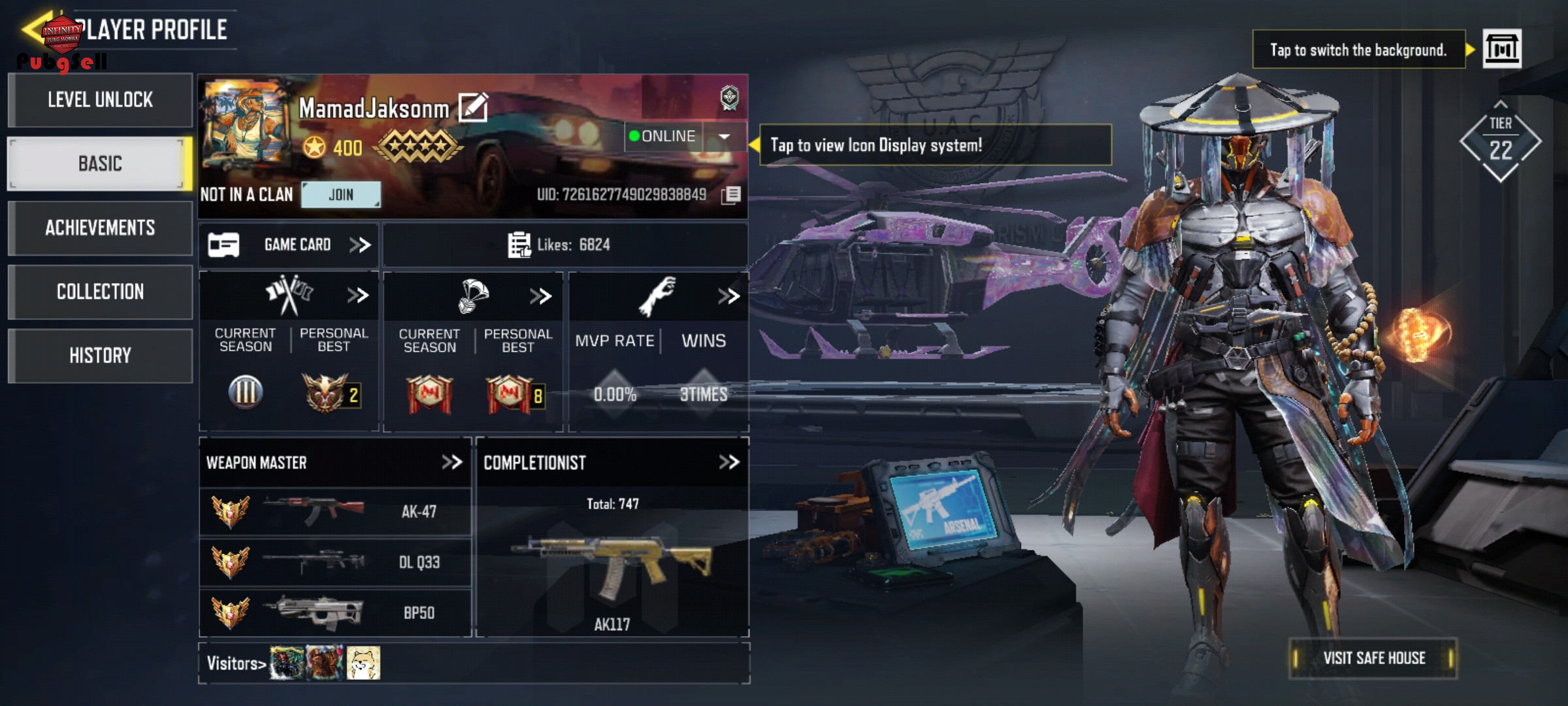Screen dimensions: 1568x706
Task: Open the Game Card
Action: (289, 245)
